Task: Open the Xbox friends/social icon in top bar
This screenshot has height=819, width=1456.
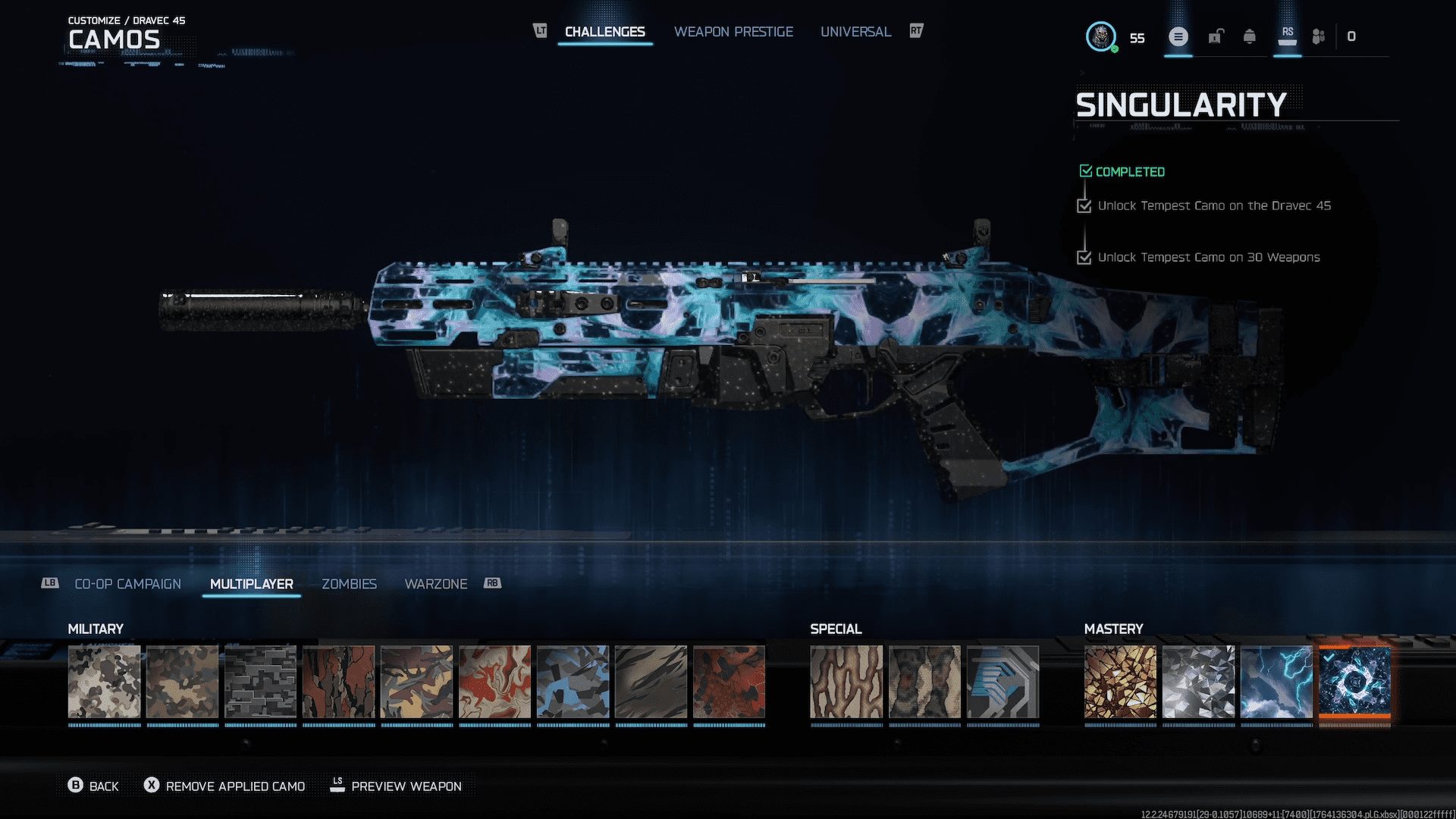Action: click(x=1317, y=36)
